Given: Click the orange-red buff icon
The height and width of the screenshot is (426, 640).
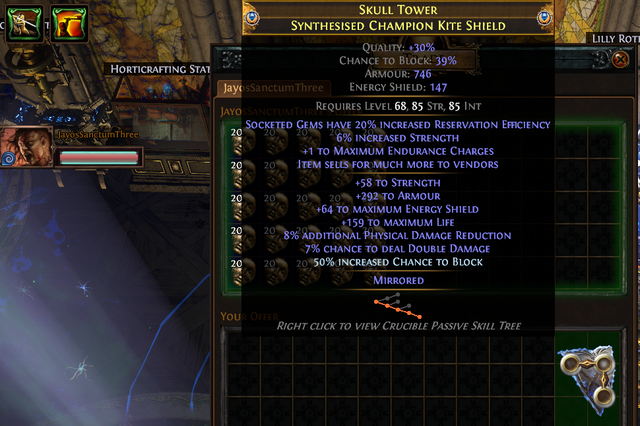Looking at the screenshot, I should coord(67,22).
